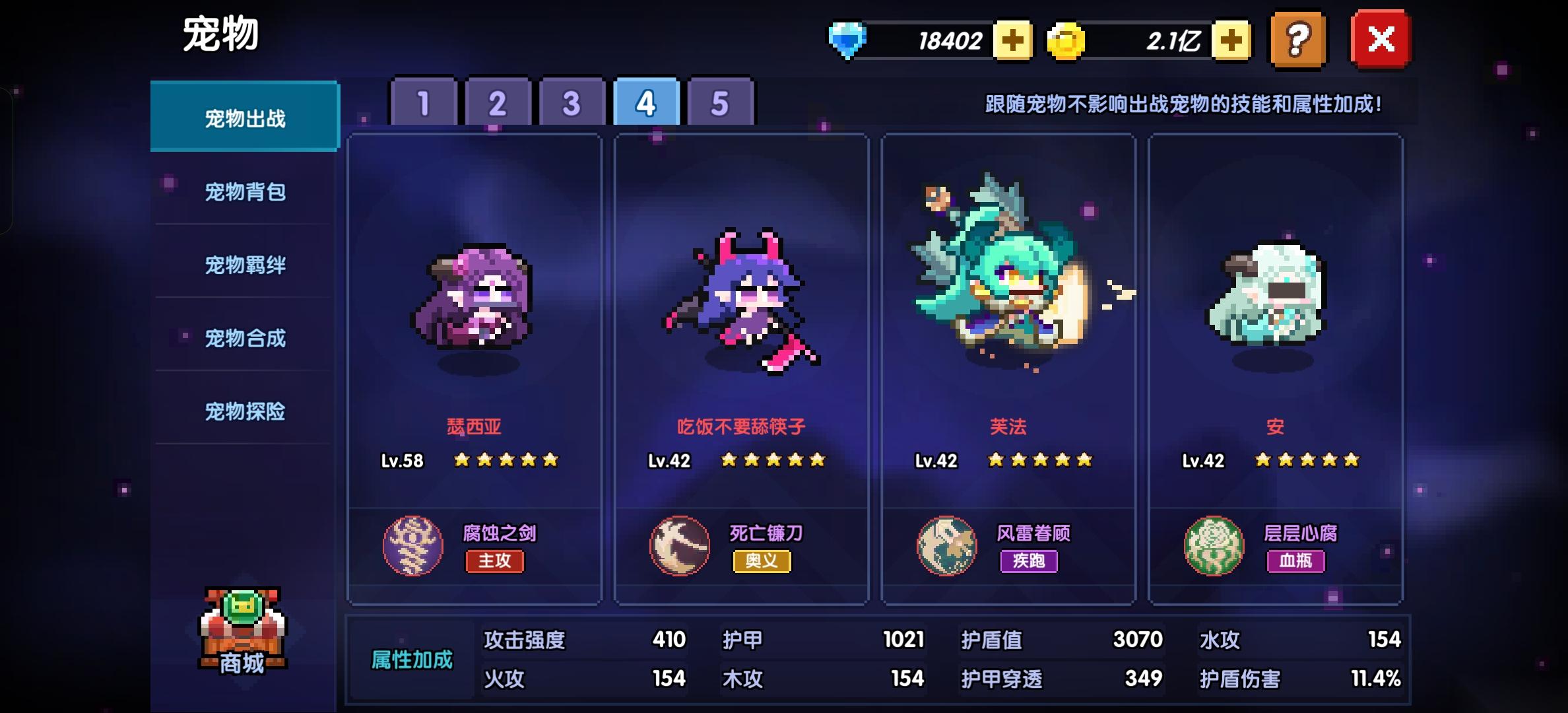Open the help question mark button
1568x713 pixels.
tap(1297, 40)
